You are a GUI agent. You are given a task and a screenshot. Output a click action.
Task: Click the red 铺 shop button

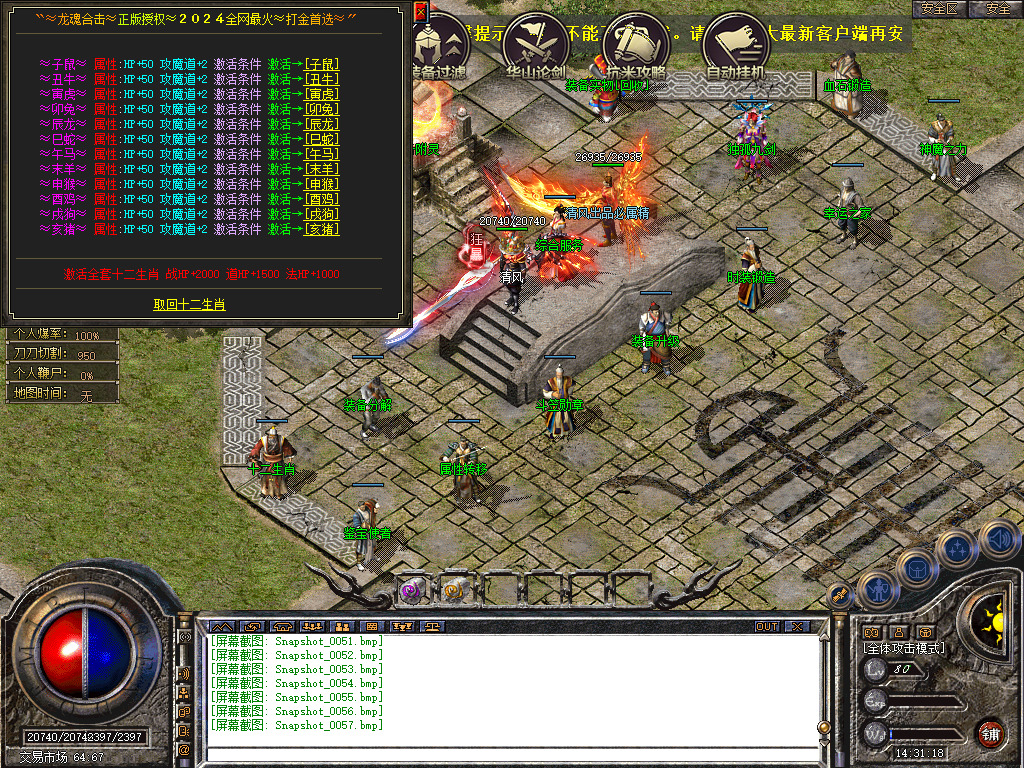[990, 734]
